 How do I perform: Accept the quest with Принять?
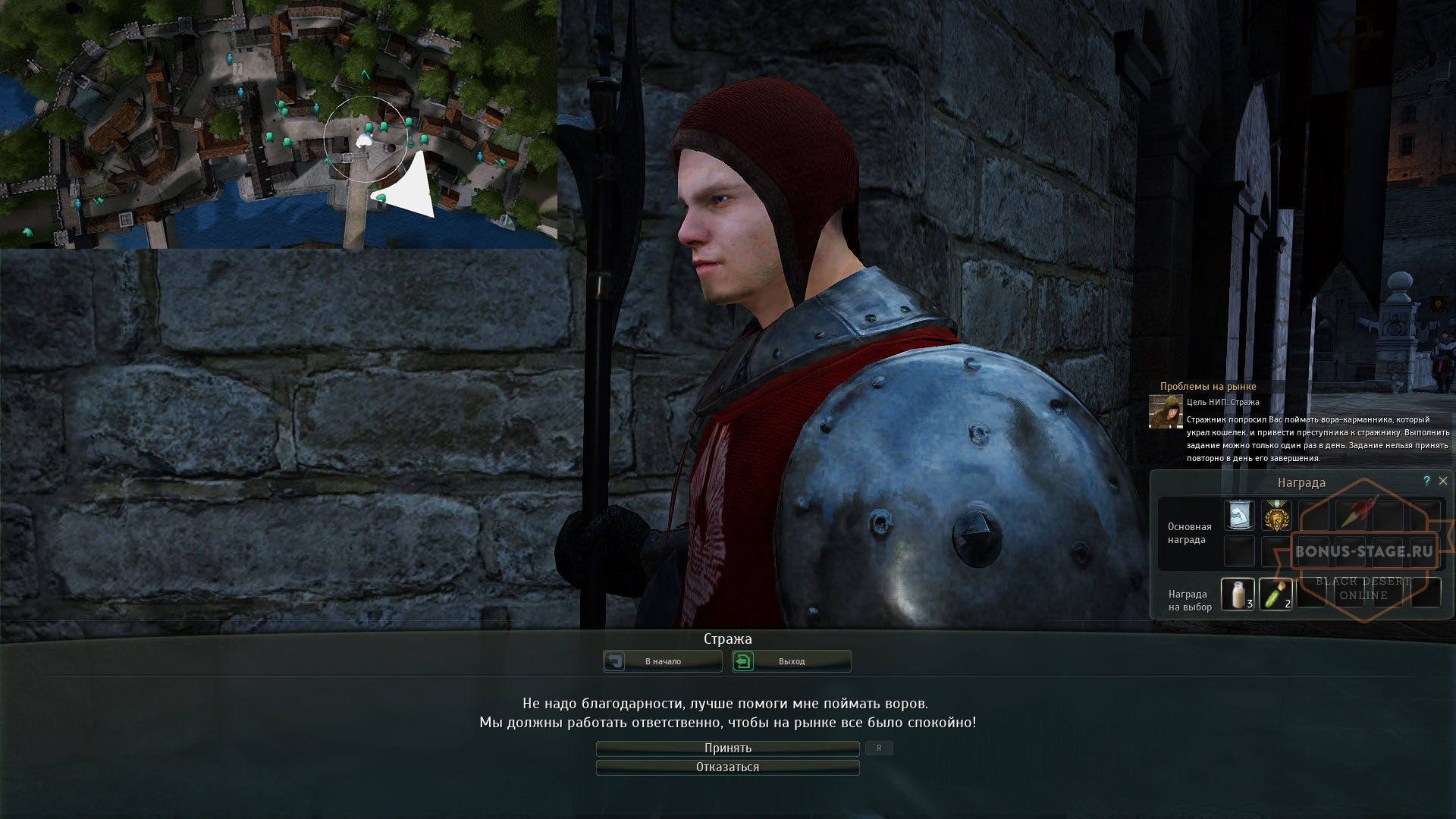727,748
